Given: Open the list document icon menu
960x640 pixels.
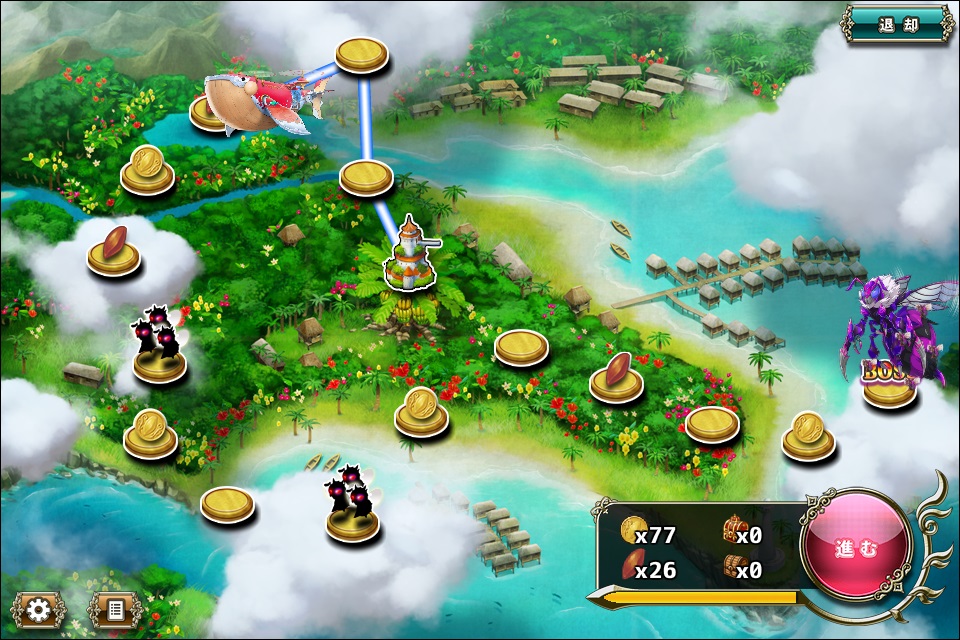Looking at the screenshot, I should tap(113, 609).
